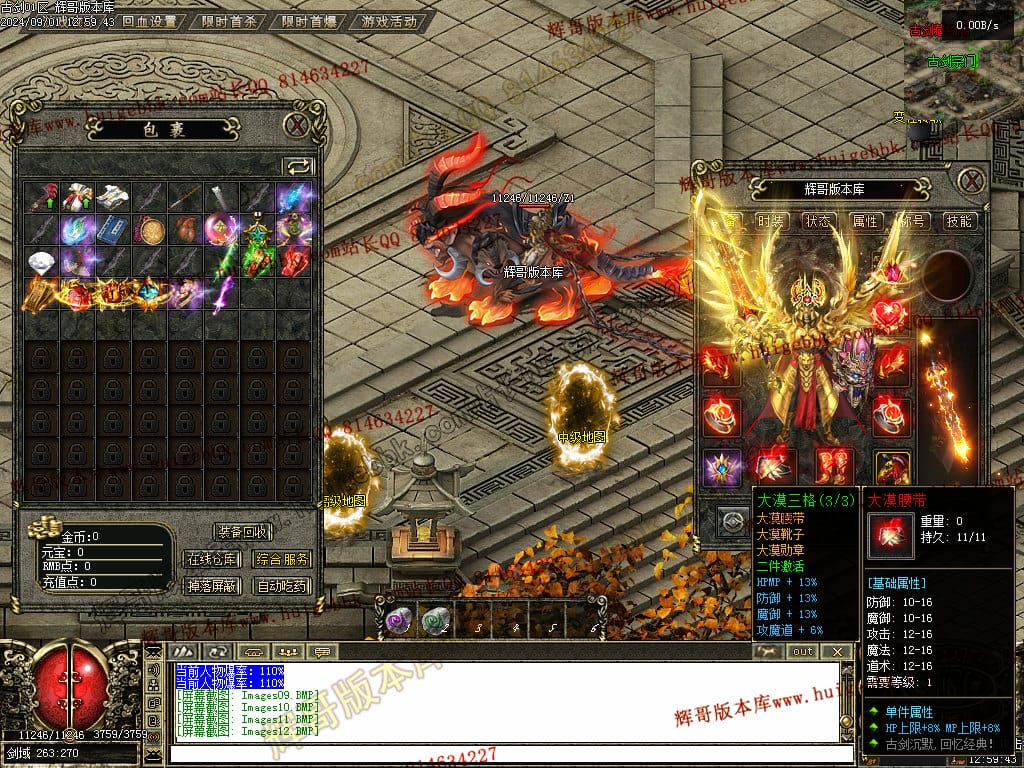Viewport: 1024px width, 768px height.
Task: Select the blue book item in bag
Action: (112, 230)
